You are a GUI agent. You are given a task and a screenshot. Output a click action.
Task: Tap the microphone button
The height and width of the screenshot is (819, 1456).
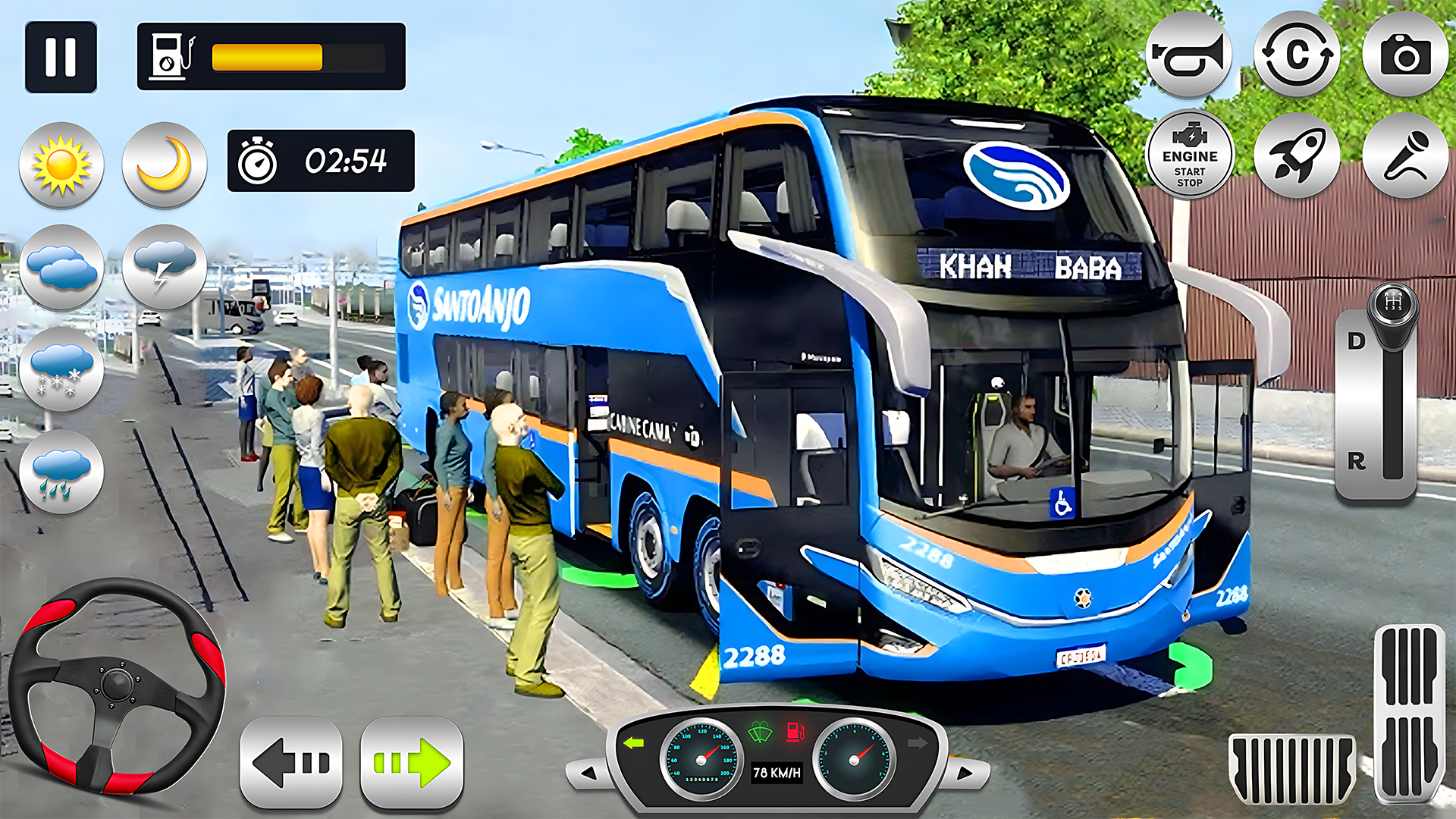1405,155
